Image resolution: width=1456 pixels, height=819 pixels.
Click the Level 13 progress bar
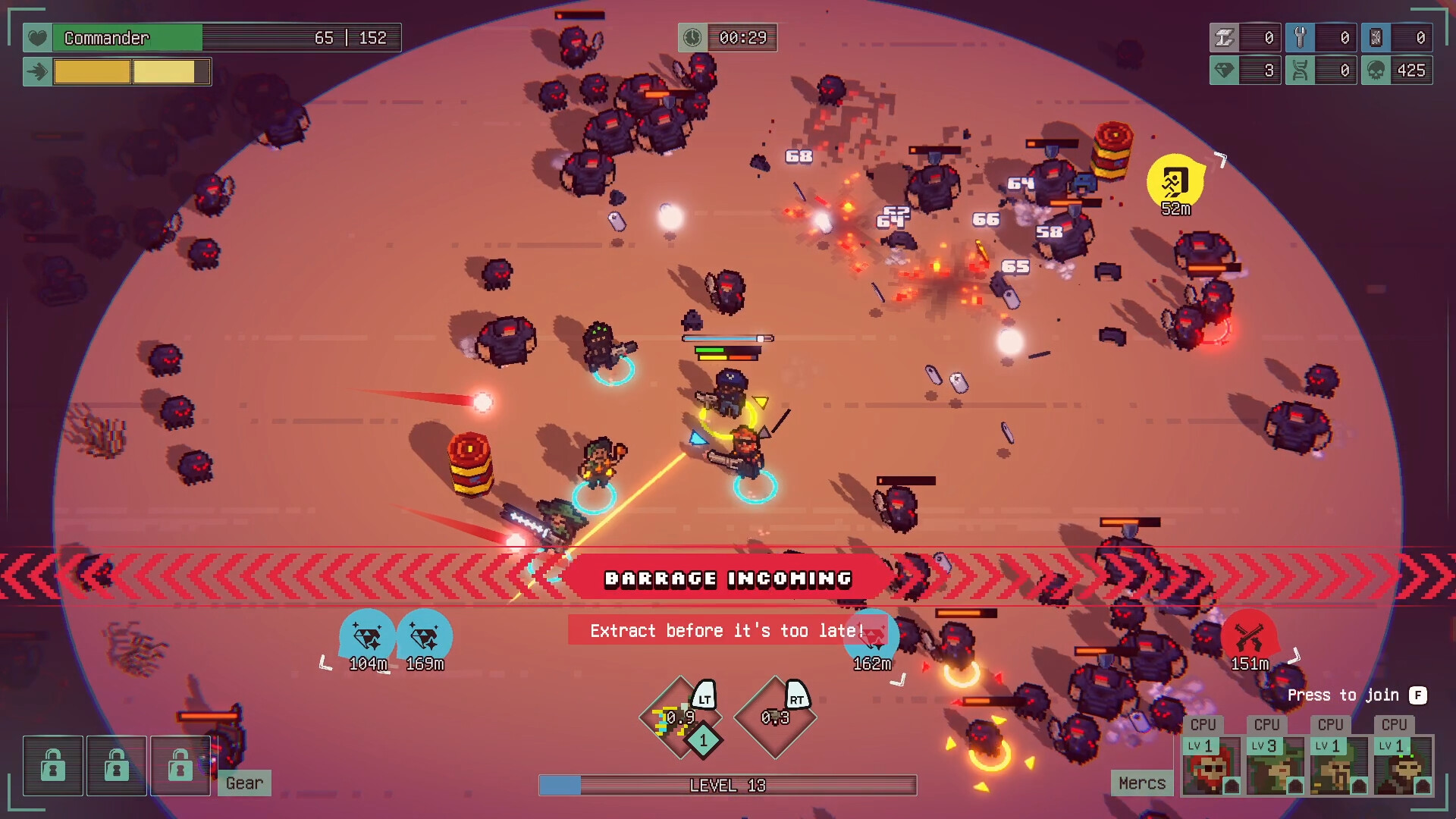tap(726, 786)
